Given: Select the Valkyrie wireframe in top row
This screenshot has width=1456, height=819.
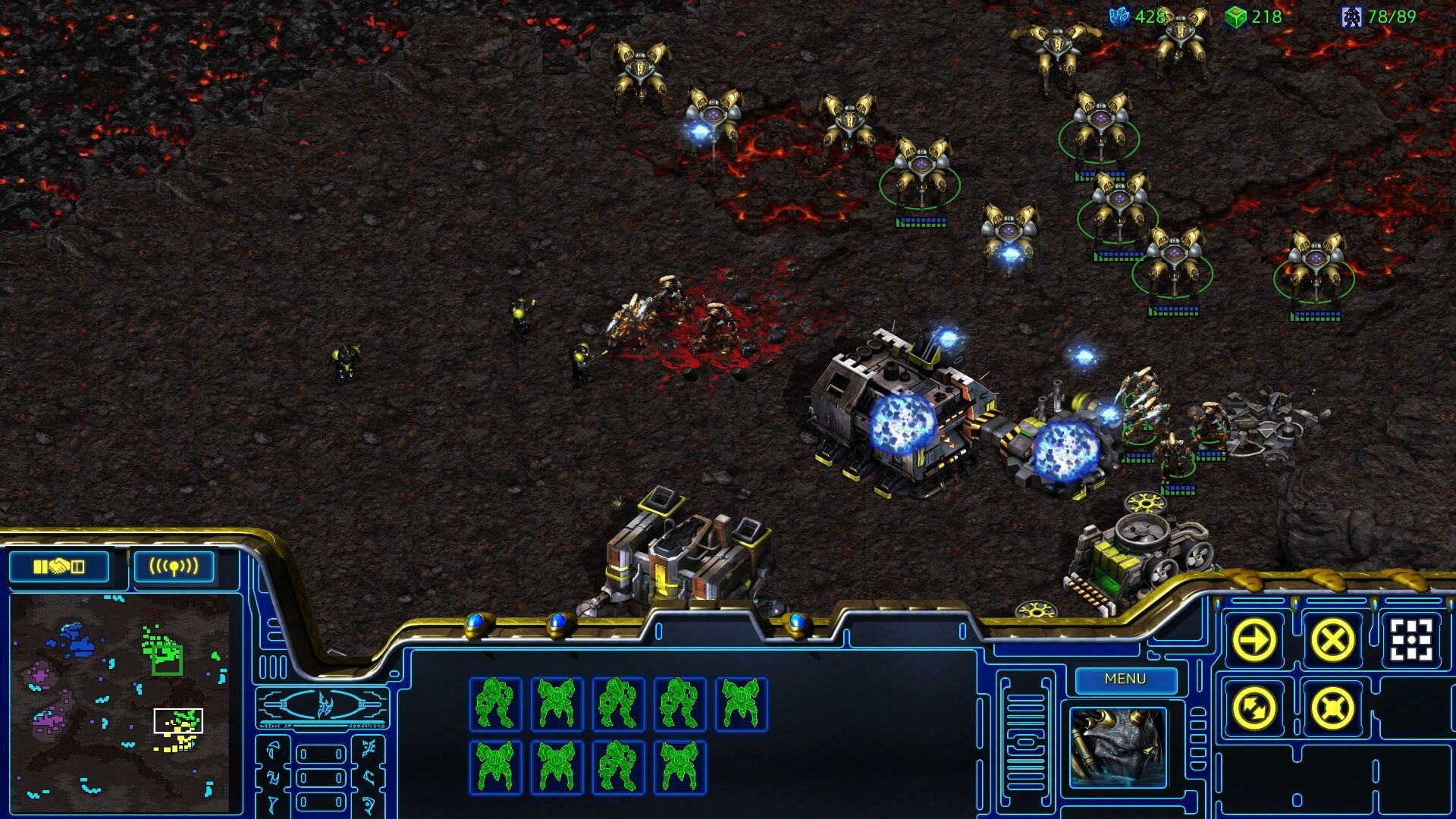Looking at the screenshot, I should (x=556, y=701).
